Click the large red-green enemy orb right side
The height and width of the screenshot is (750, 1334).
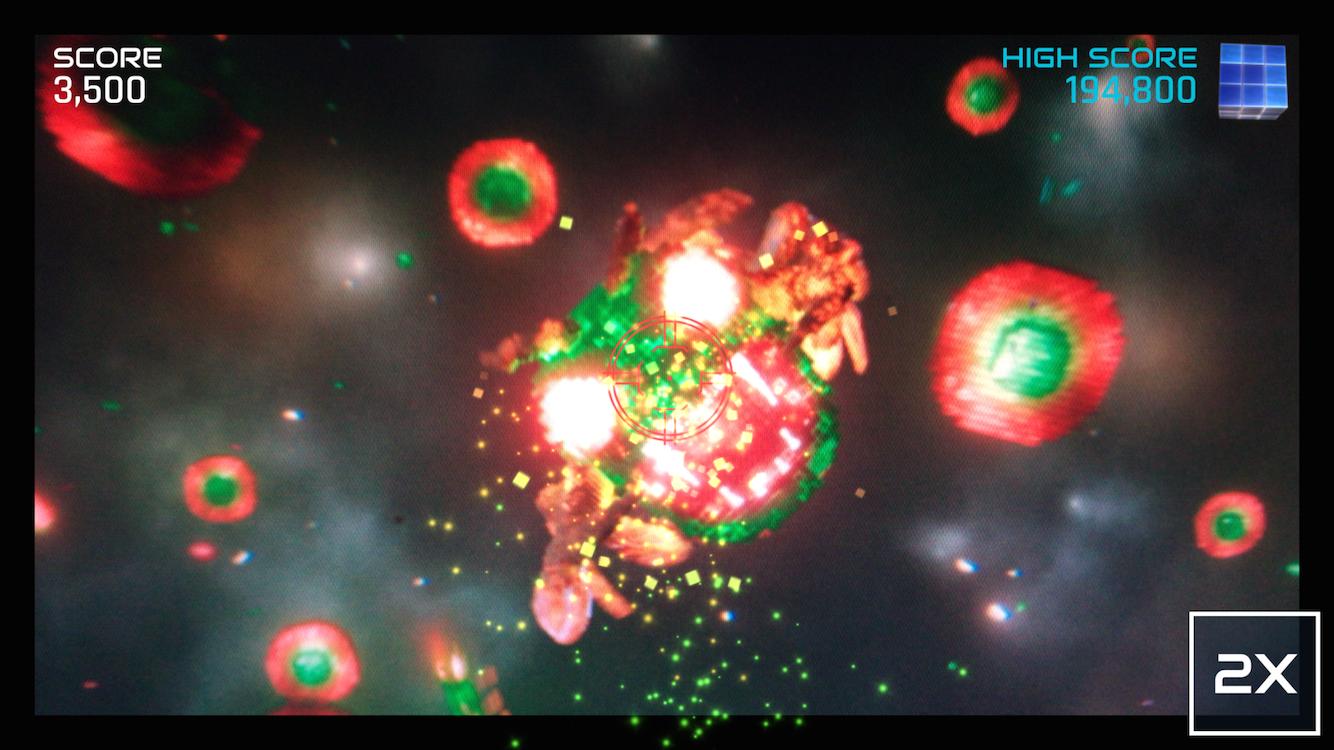coord(1027,355)
